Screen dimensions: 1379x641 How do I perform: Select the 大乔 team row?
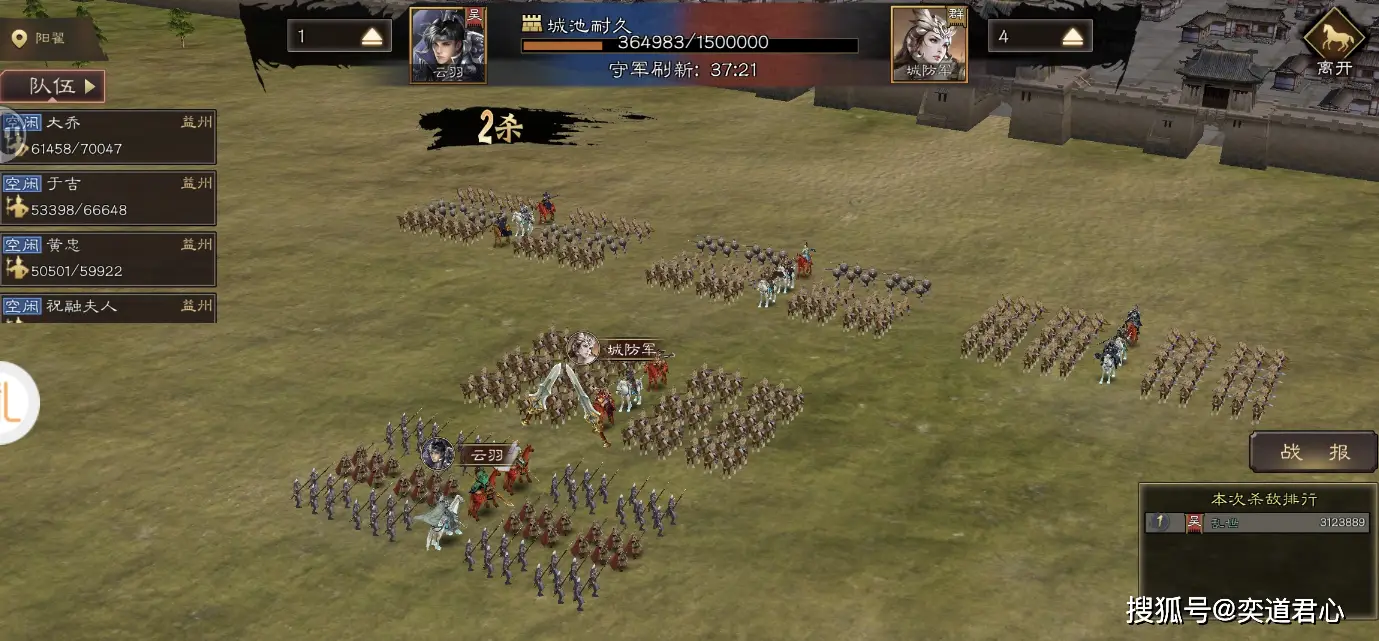click(109, 136)
